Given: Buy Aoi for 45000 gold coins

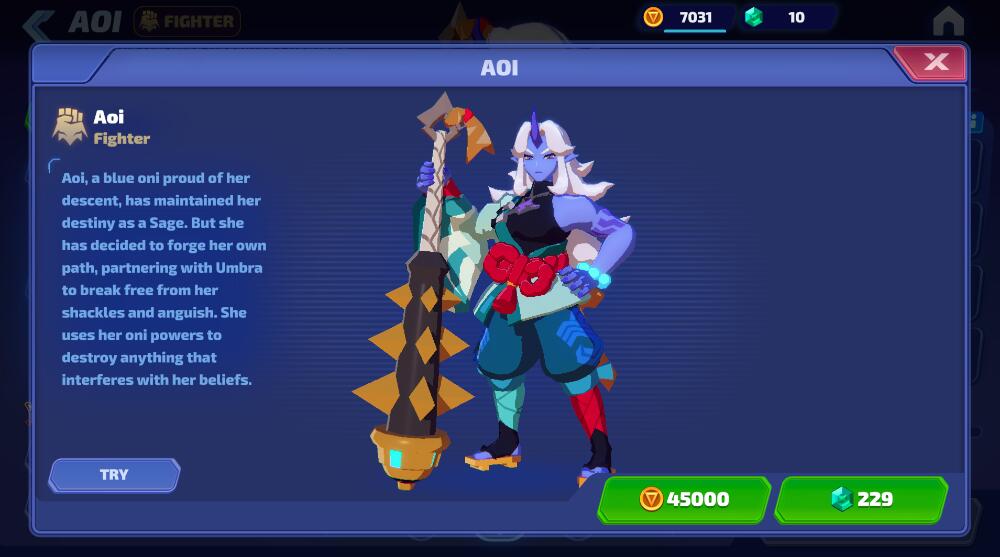Looking at the screenshot, I should coord(684,498).
